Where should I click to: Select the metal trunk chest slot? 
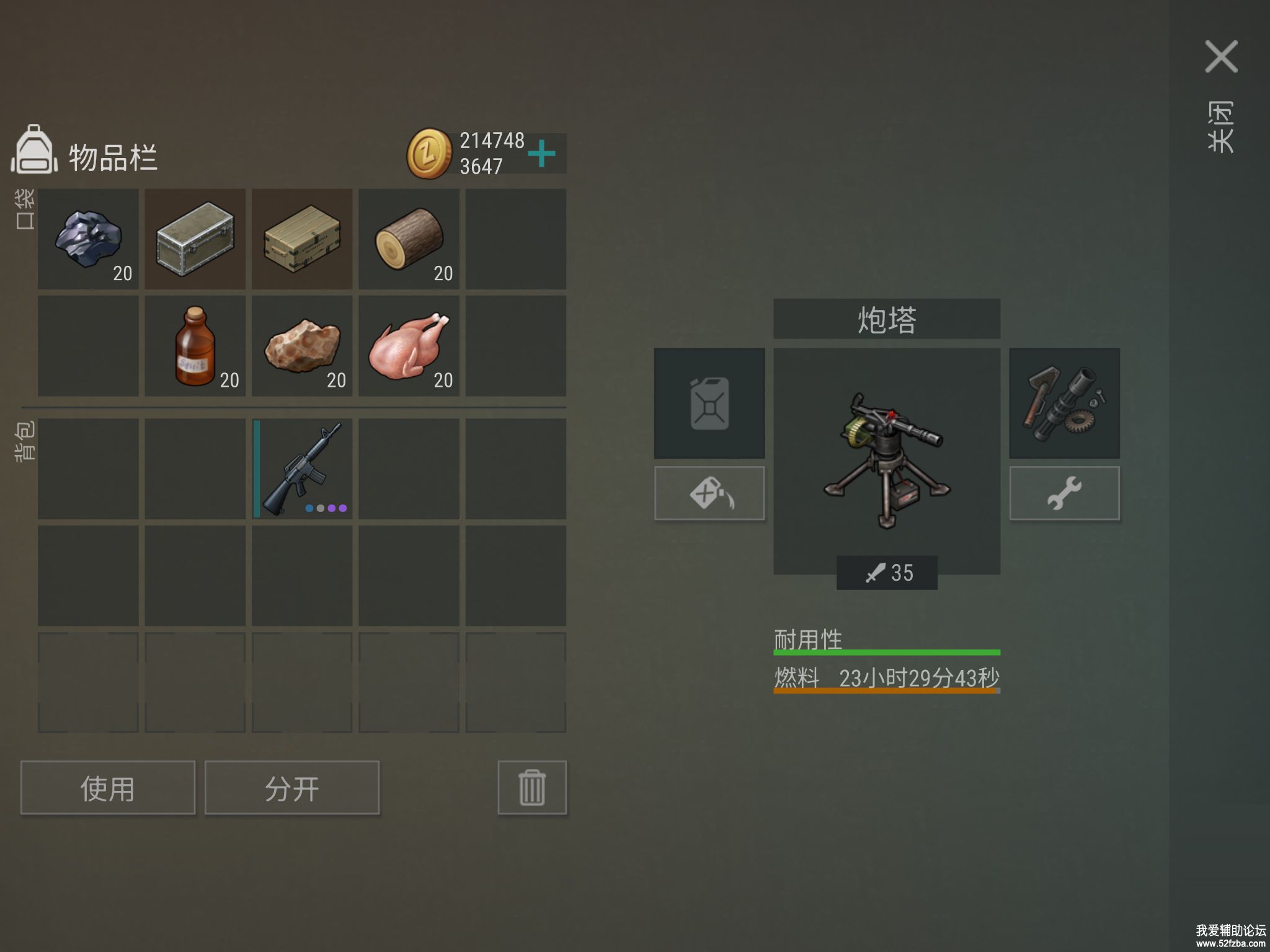coord(195,239)
